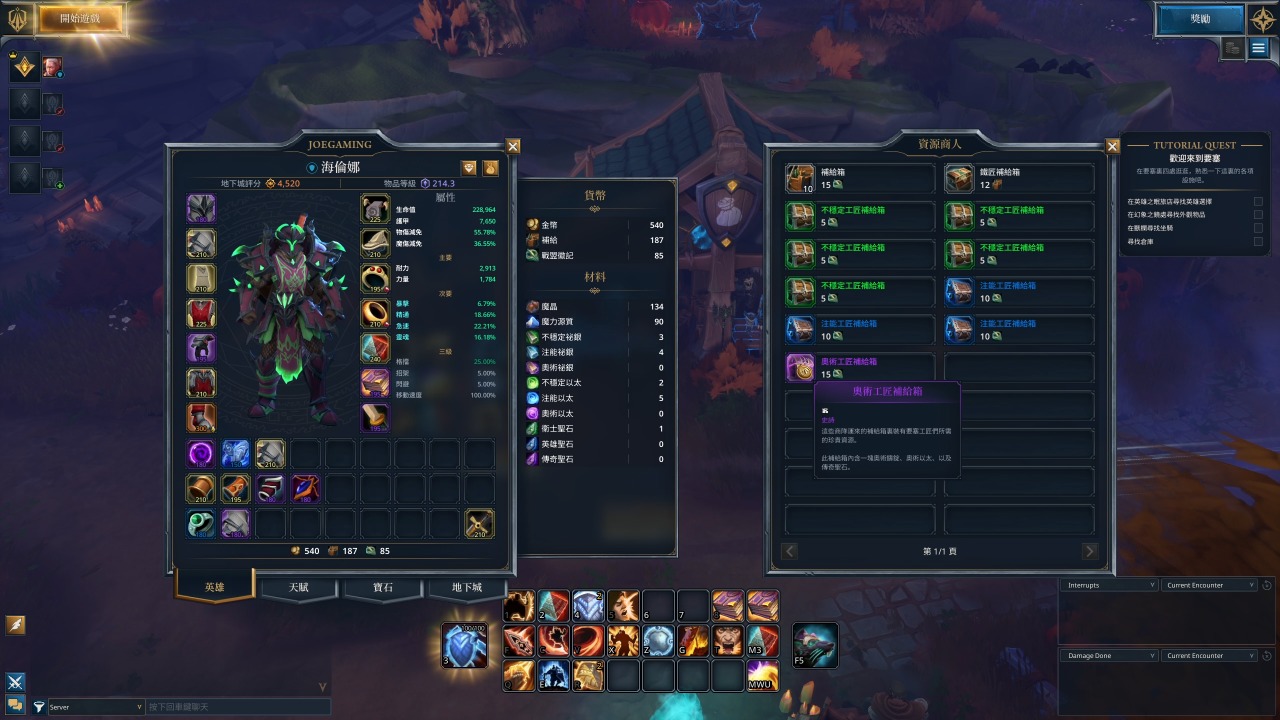Screen dimensions: 1280x720
Task: Select the 地下城 dungeon tab
Action: [466, 587]
